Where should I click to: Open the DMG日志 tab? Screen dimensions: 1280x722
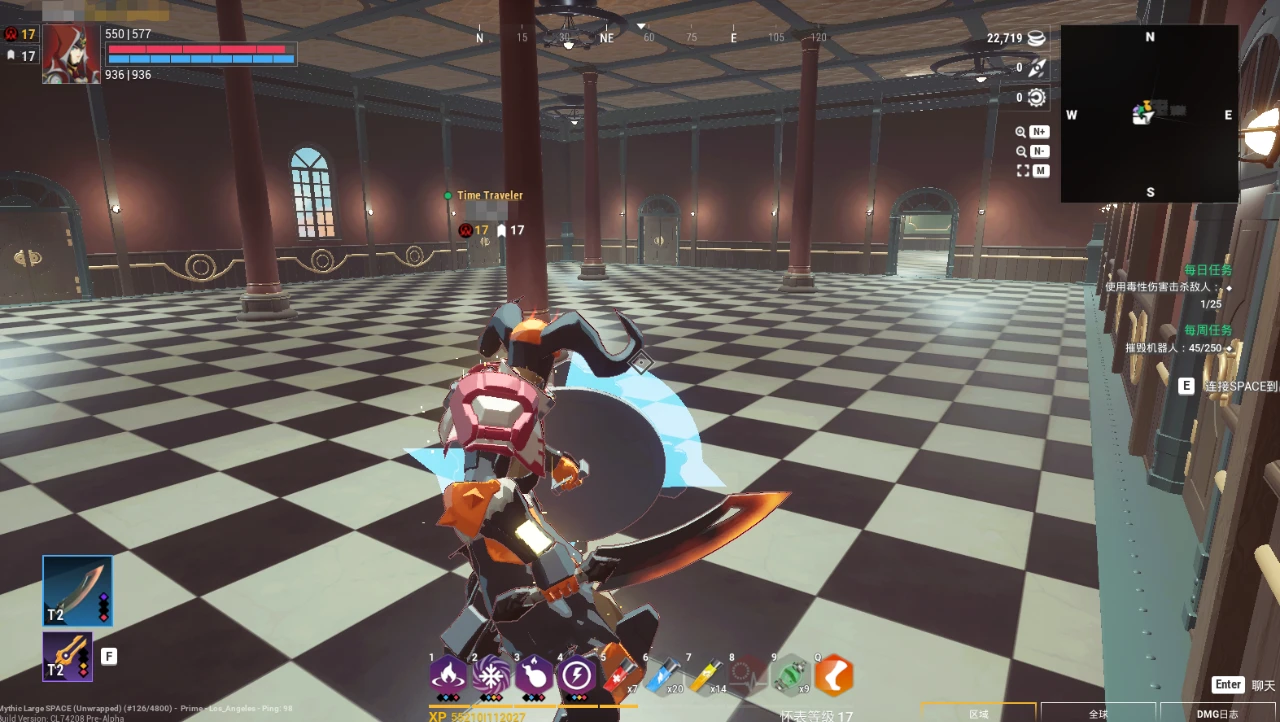pyautogui.click(x=1218, y=713)
